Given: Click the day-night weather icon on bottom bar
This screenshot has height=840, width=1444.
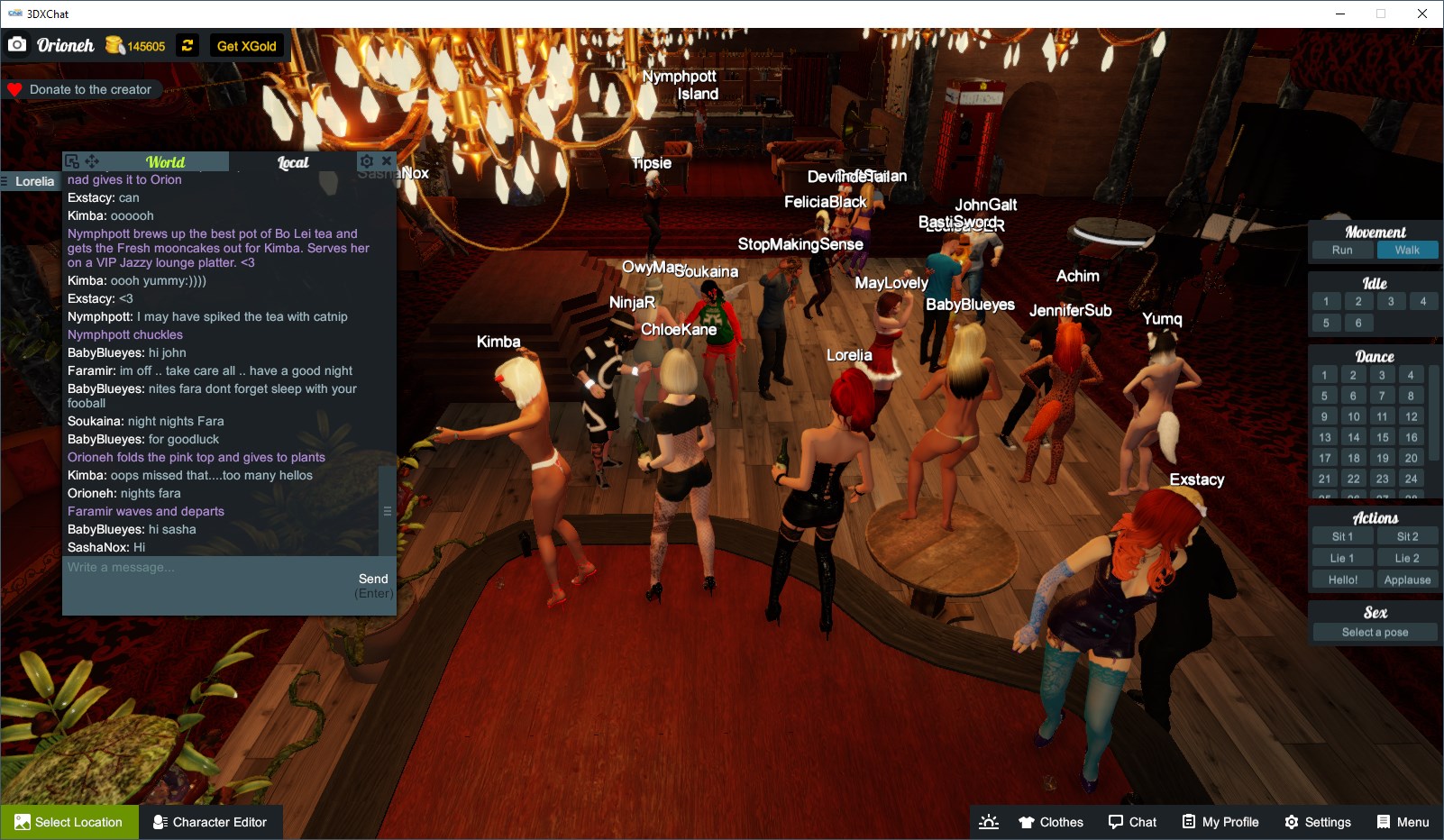Looking at the screenshot, I should pyautogui.click(x=989, y=821).
